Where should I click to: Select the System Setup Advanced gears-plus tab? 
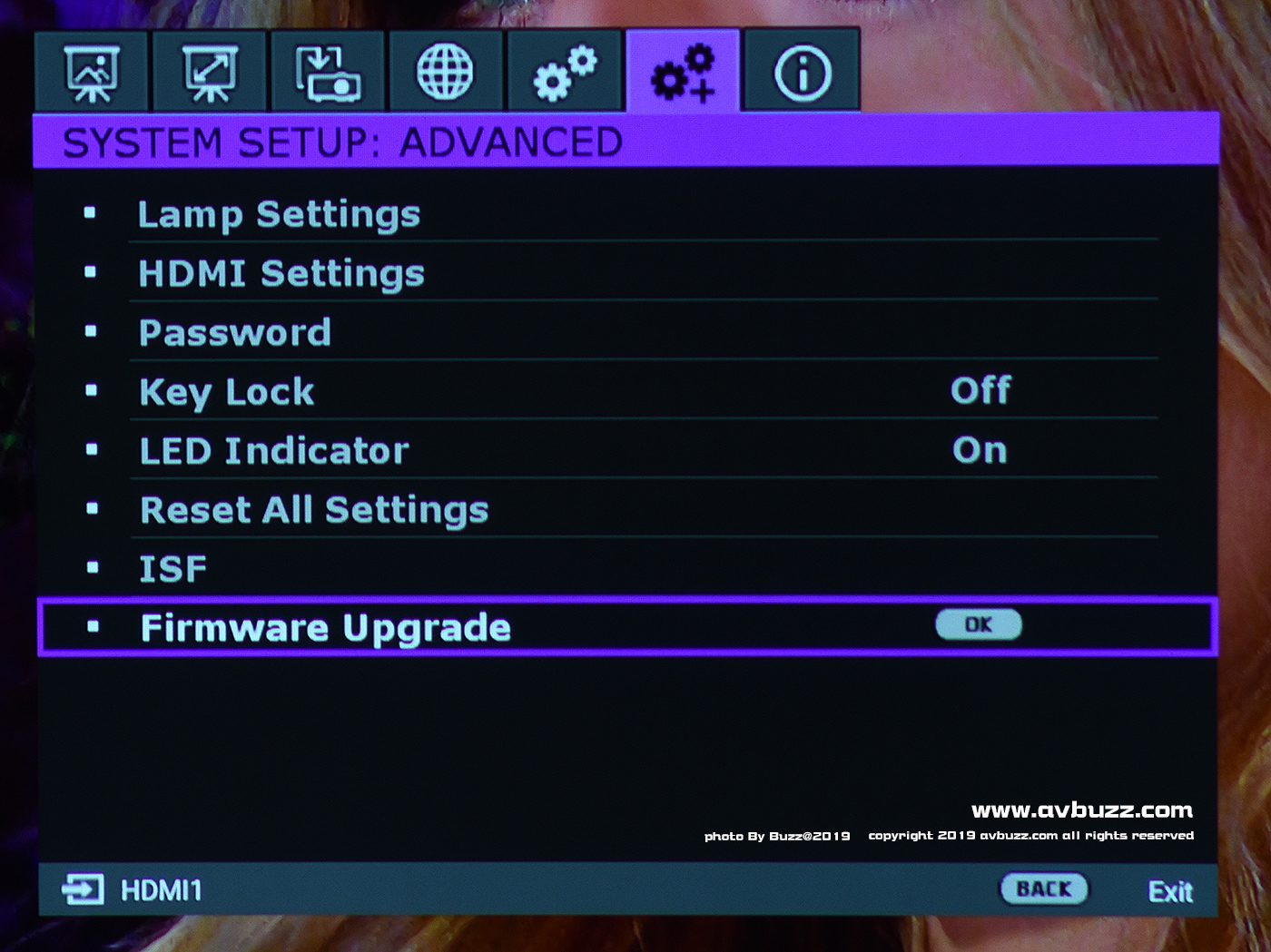[x=683, y=73]
